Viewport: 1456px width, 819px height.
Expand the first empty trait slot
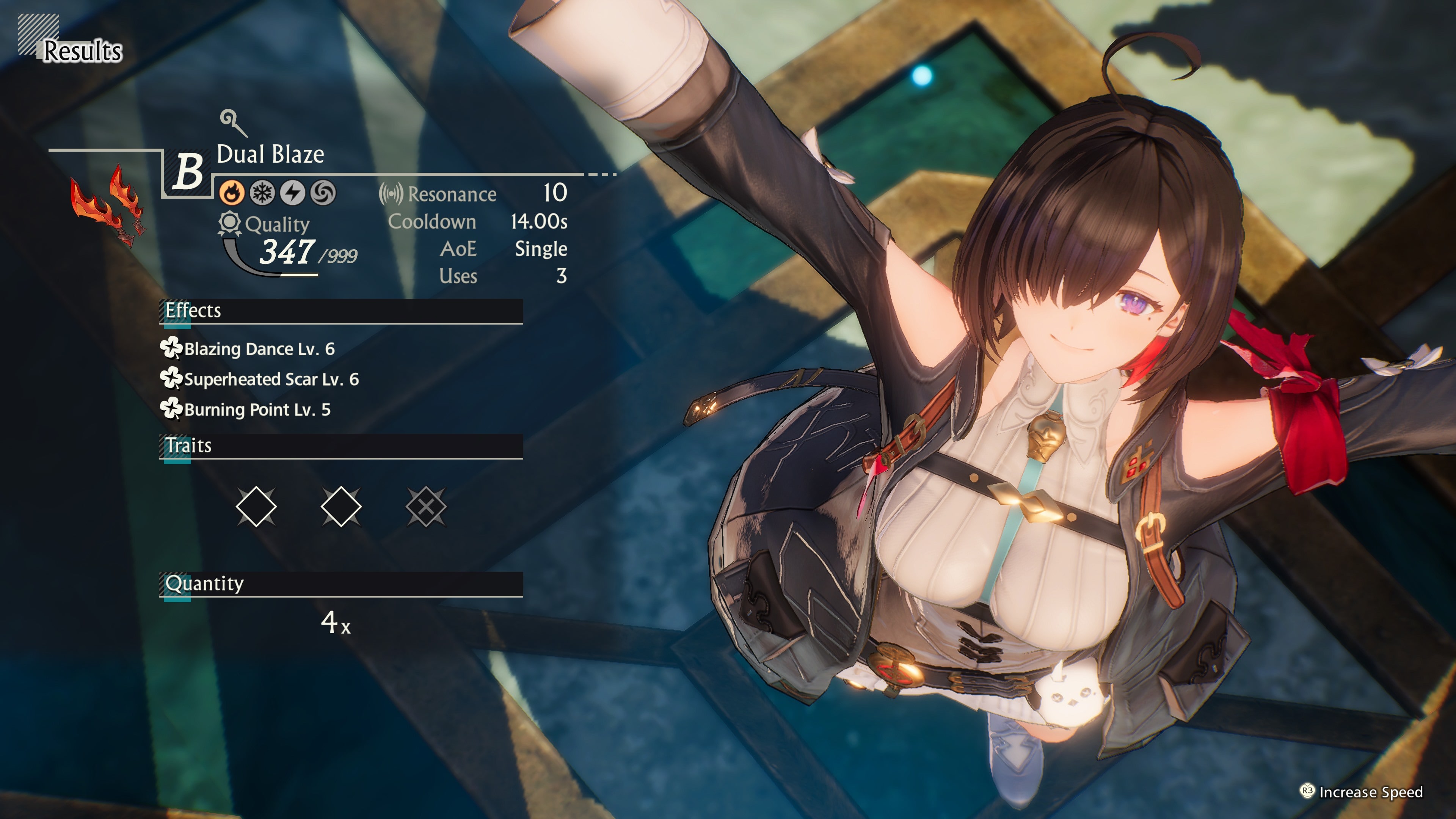256,508
